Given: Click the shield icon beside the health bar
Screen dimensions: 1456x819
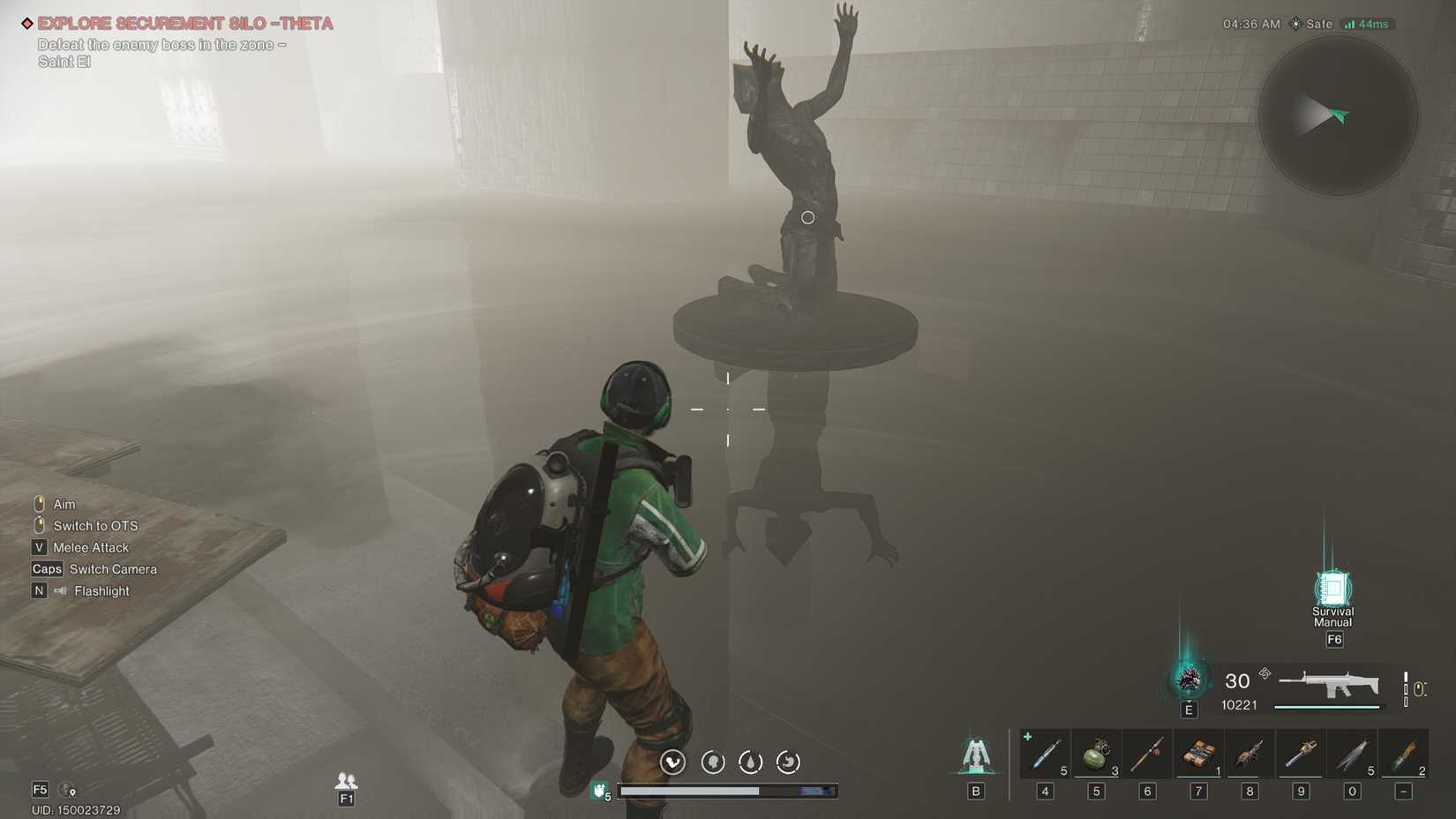Looking at the screenshot, I should point(598,791).
